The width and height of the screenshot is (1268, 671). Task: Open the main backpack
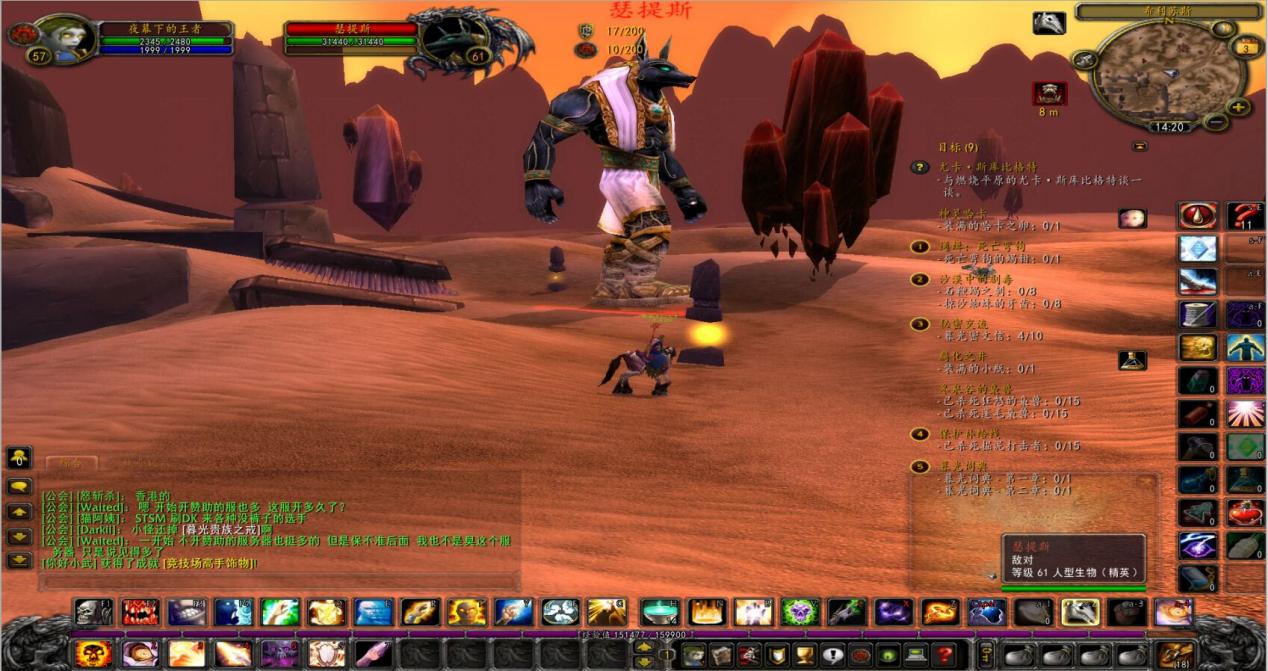point(1177,655)
